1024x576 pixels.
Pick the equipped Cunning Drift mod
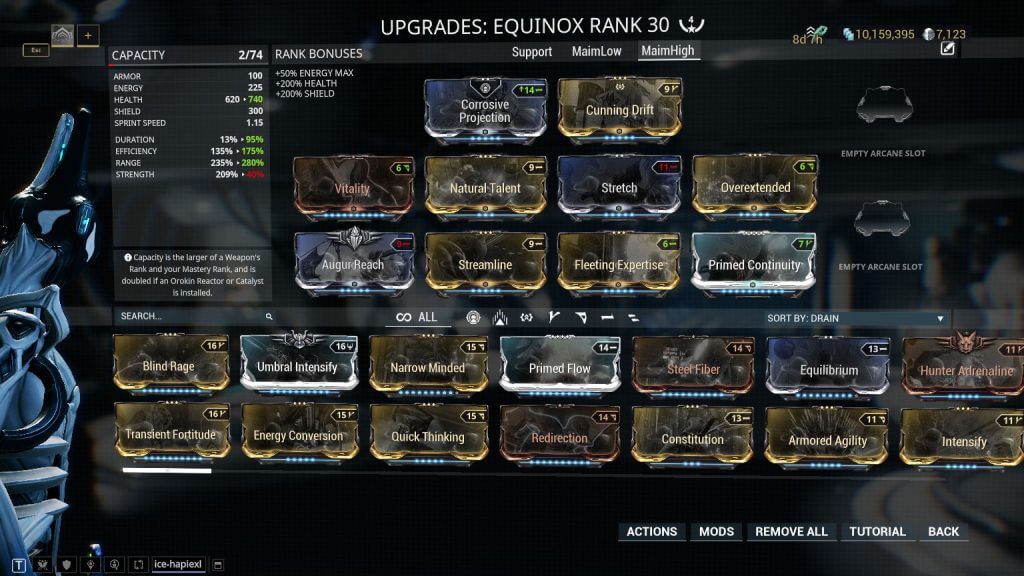tap(619, 108)
